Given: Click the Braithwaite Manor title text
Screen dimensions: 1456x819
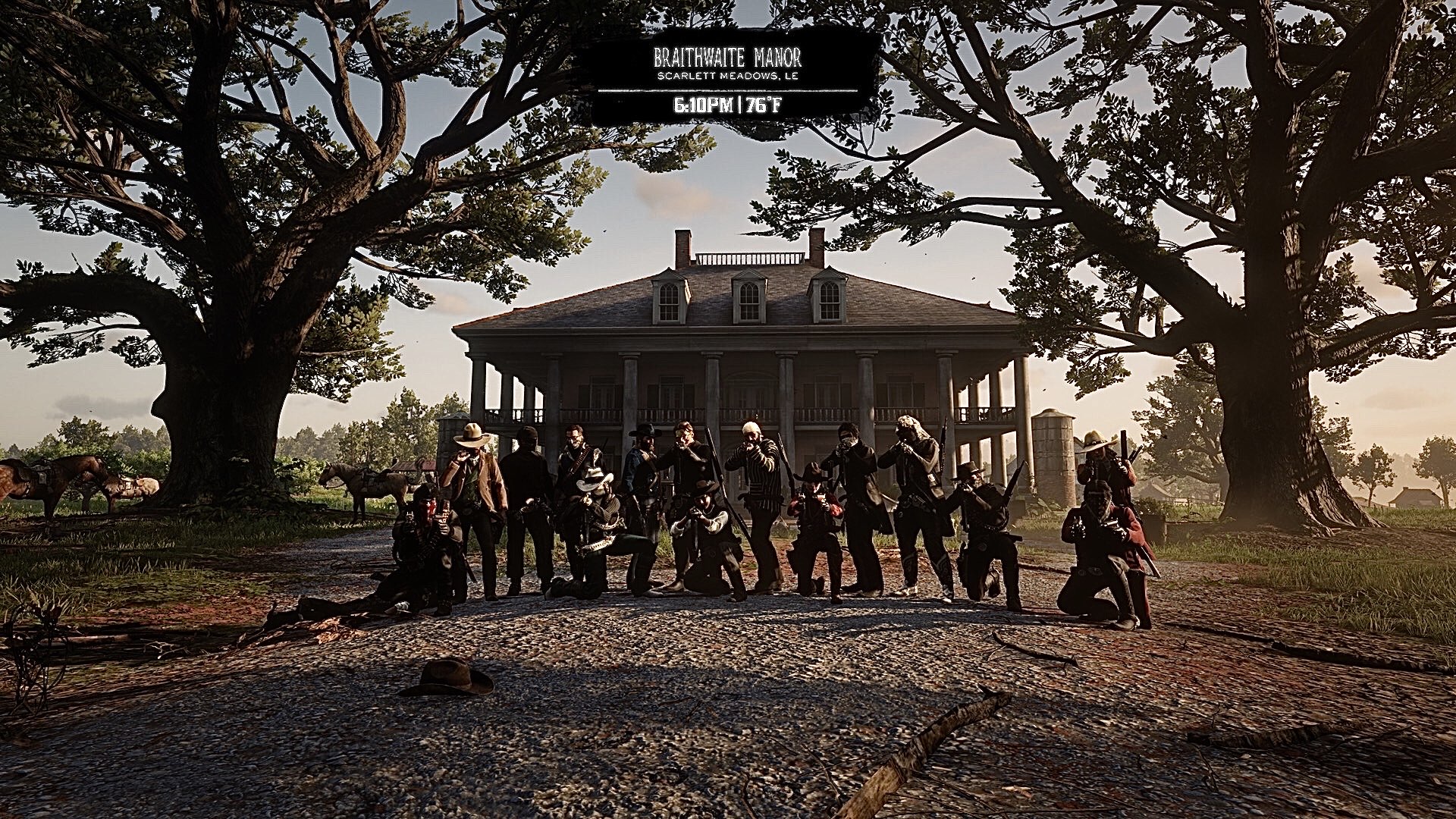Looking at the screenshot, I should click(728, 55).
